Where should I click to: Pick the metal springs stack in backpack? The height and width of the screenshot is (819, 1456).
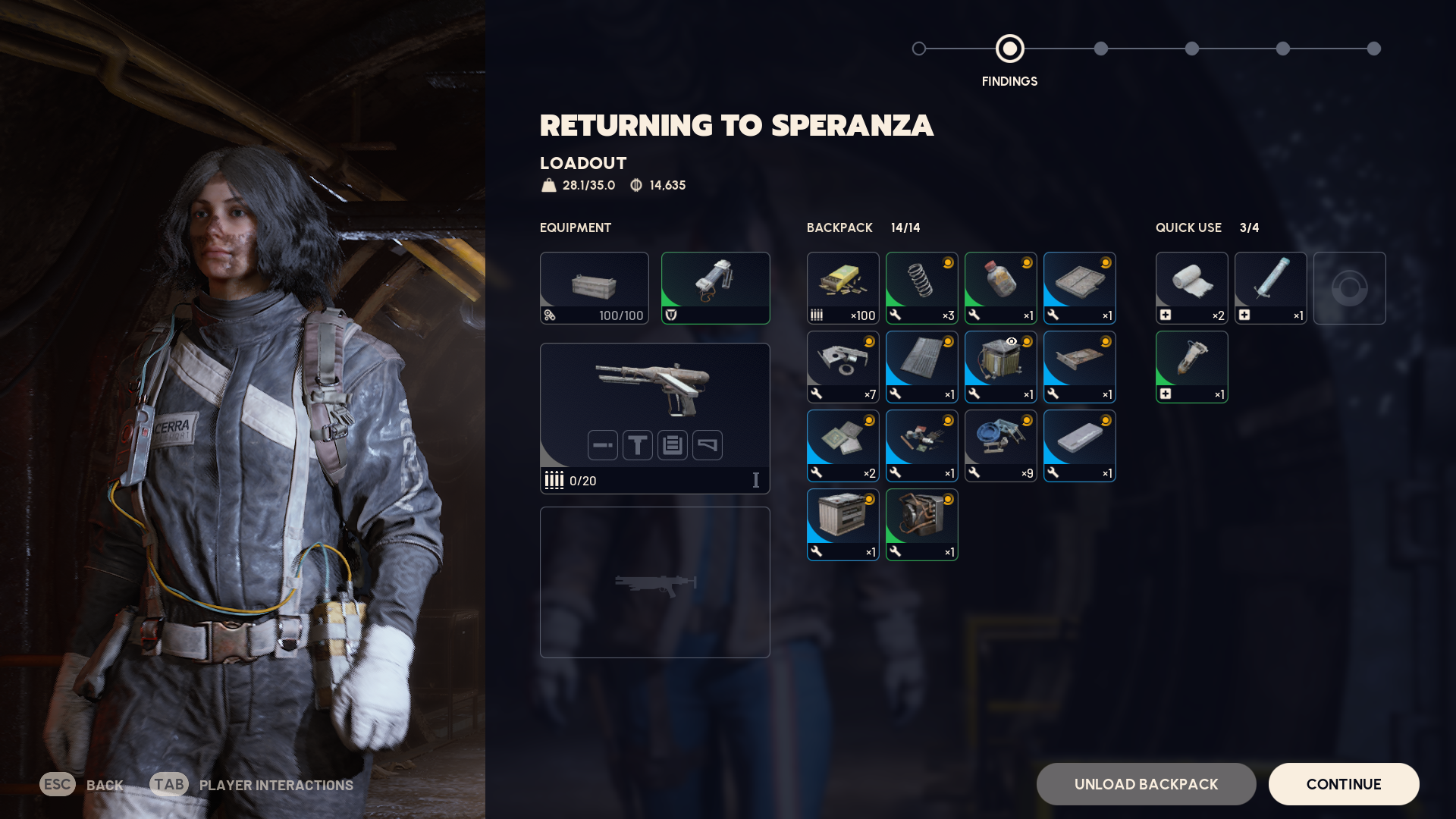921,288
